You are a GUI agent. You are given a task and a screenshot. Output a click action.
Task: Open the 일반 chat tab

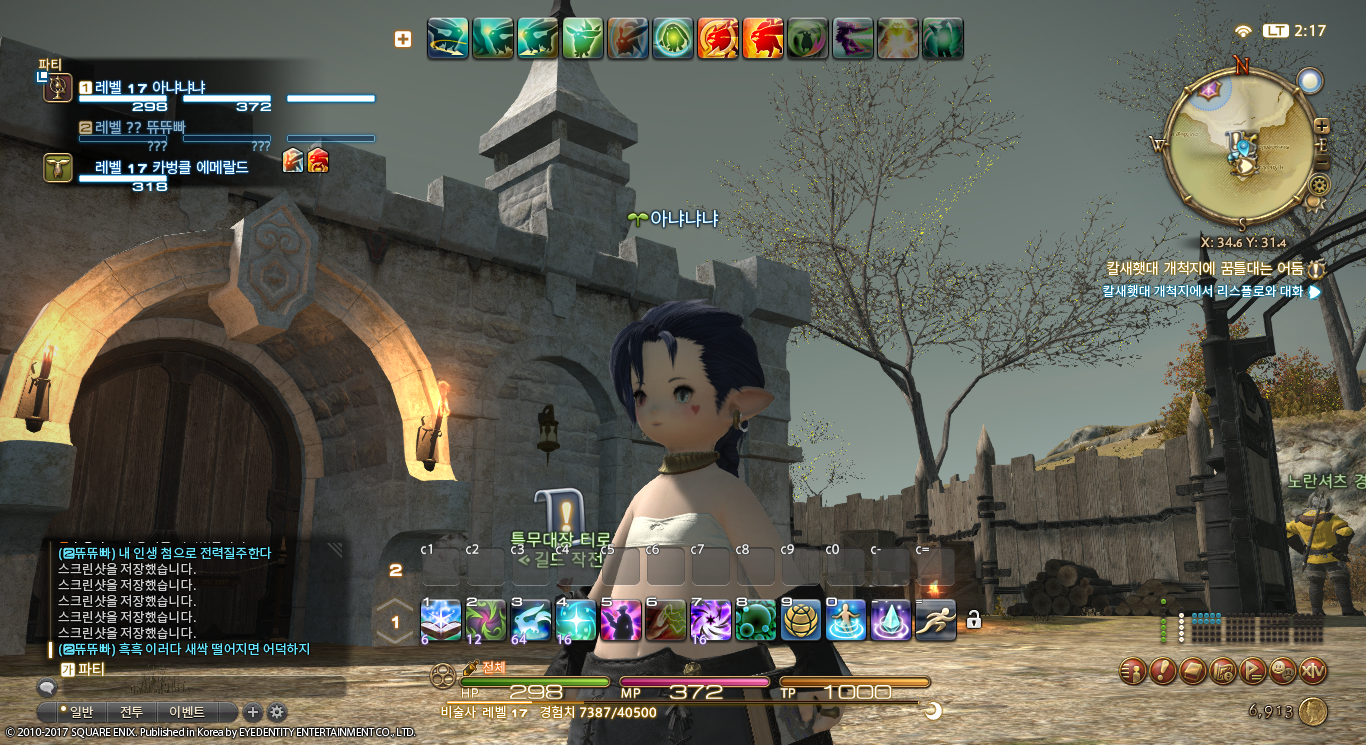pos(77,712)
